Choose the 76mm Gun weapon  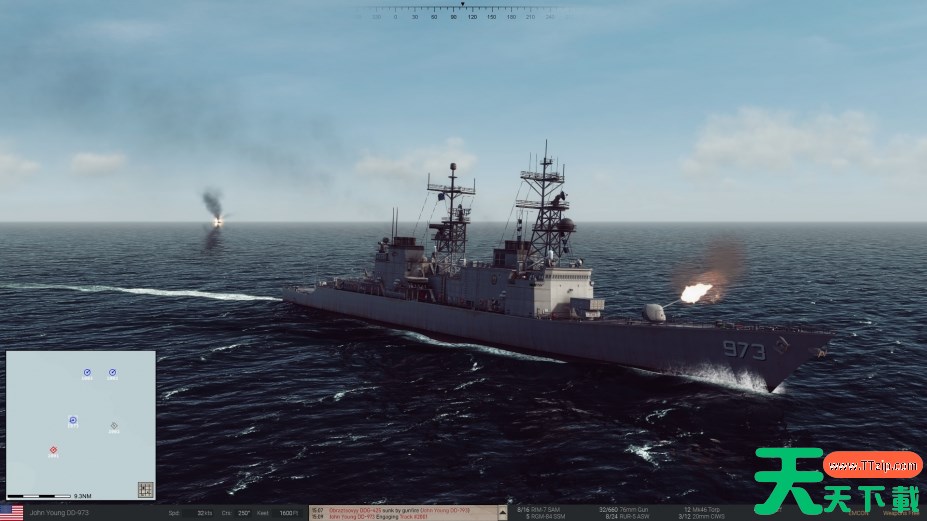[630, 509]
